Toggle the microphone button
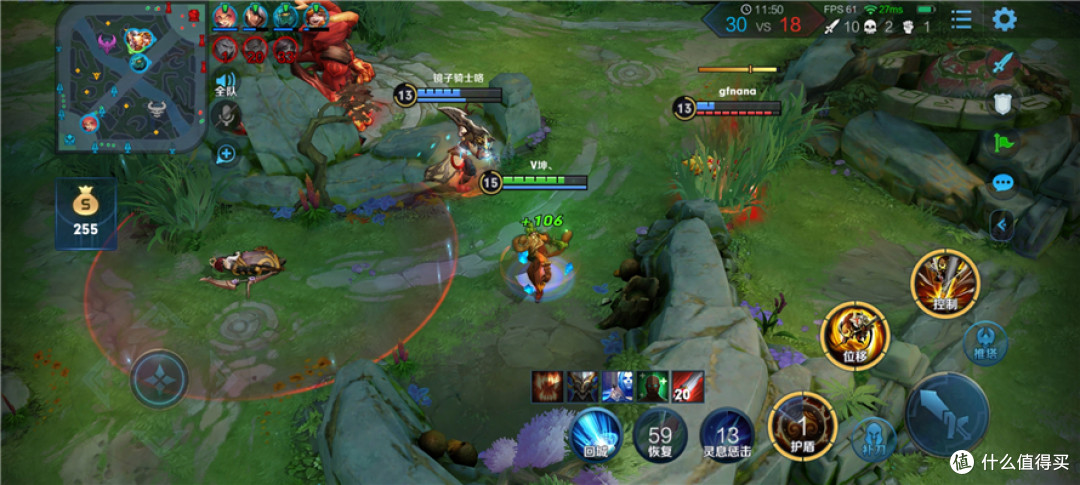1080x485 pixels. 228,117
